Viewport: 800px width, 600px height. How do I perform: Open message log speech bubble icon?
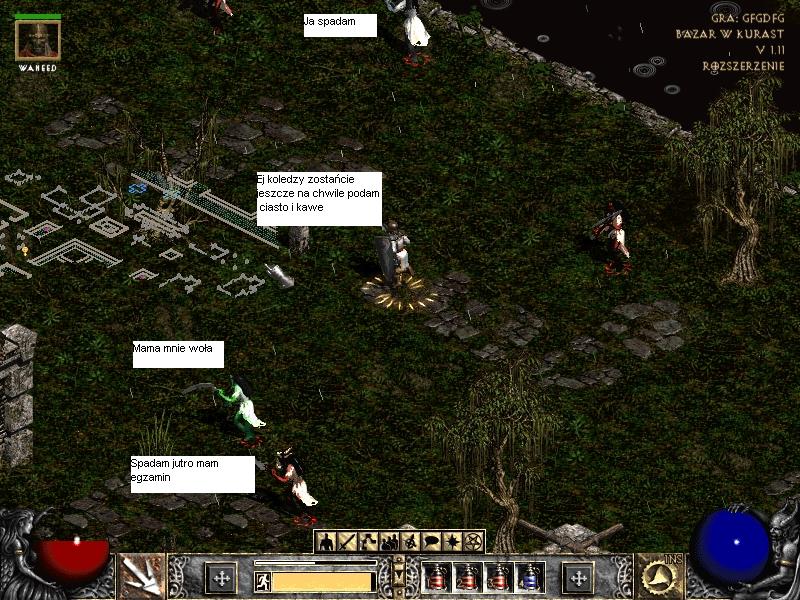[x=432, y=542]
